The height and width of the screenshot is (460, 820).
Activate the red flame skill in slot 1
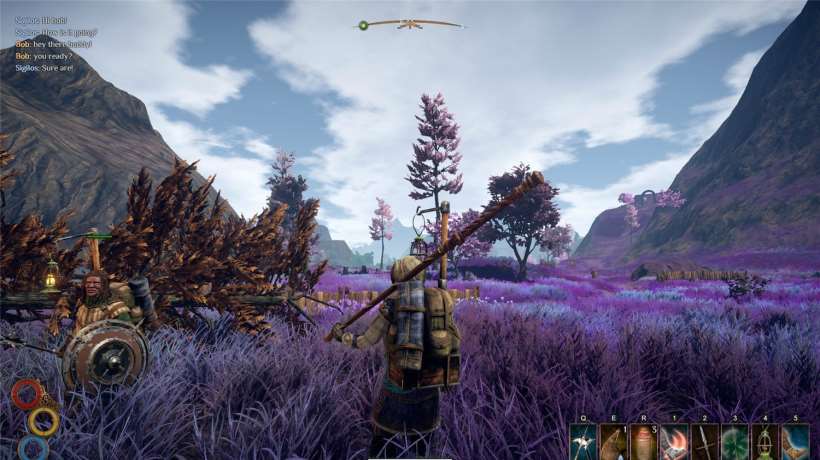point(674,442)
